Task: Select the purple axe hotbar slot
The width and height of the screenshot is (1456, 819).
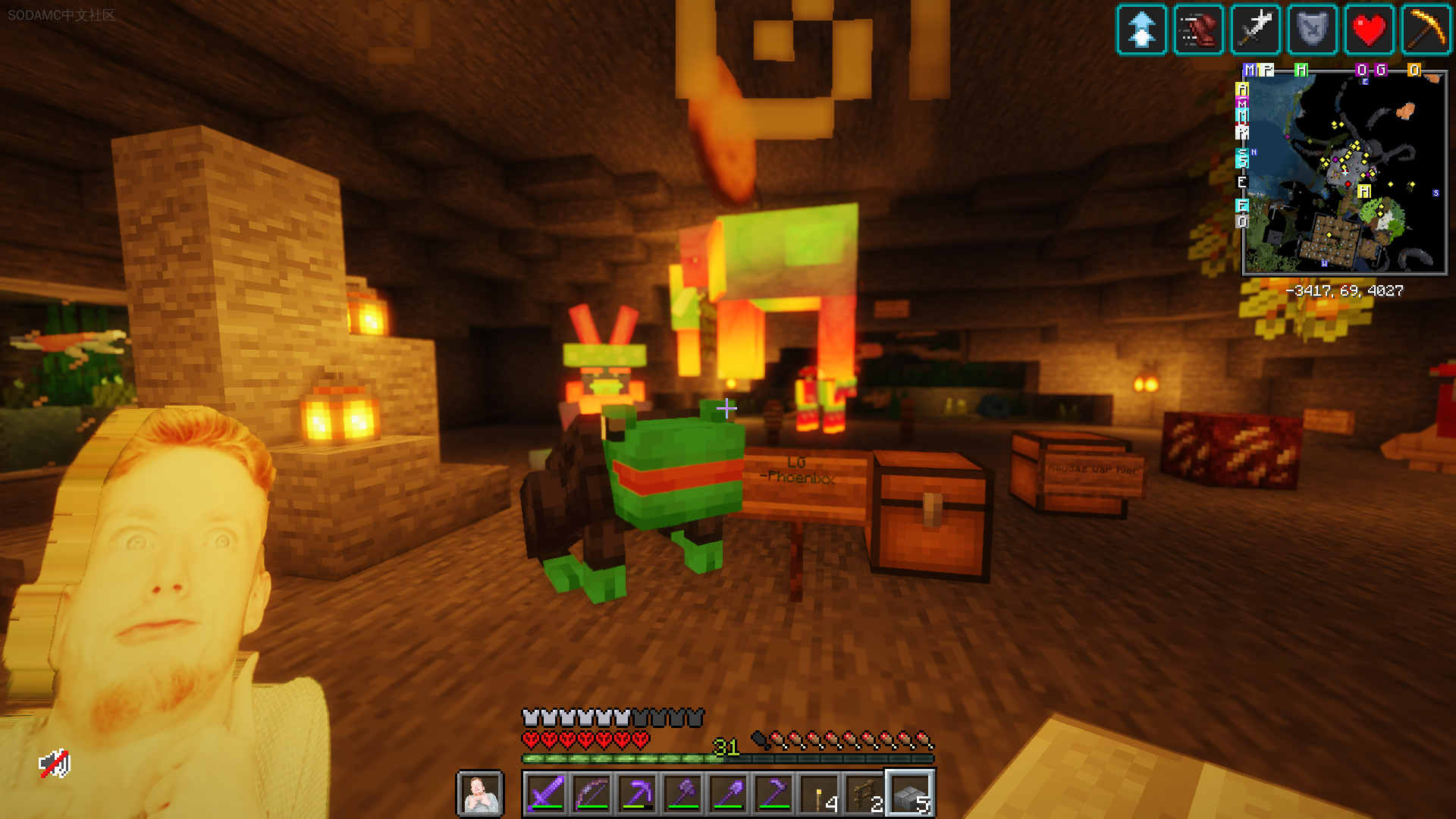Action: pyautogui.click(x=683, y=794)
